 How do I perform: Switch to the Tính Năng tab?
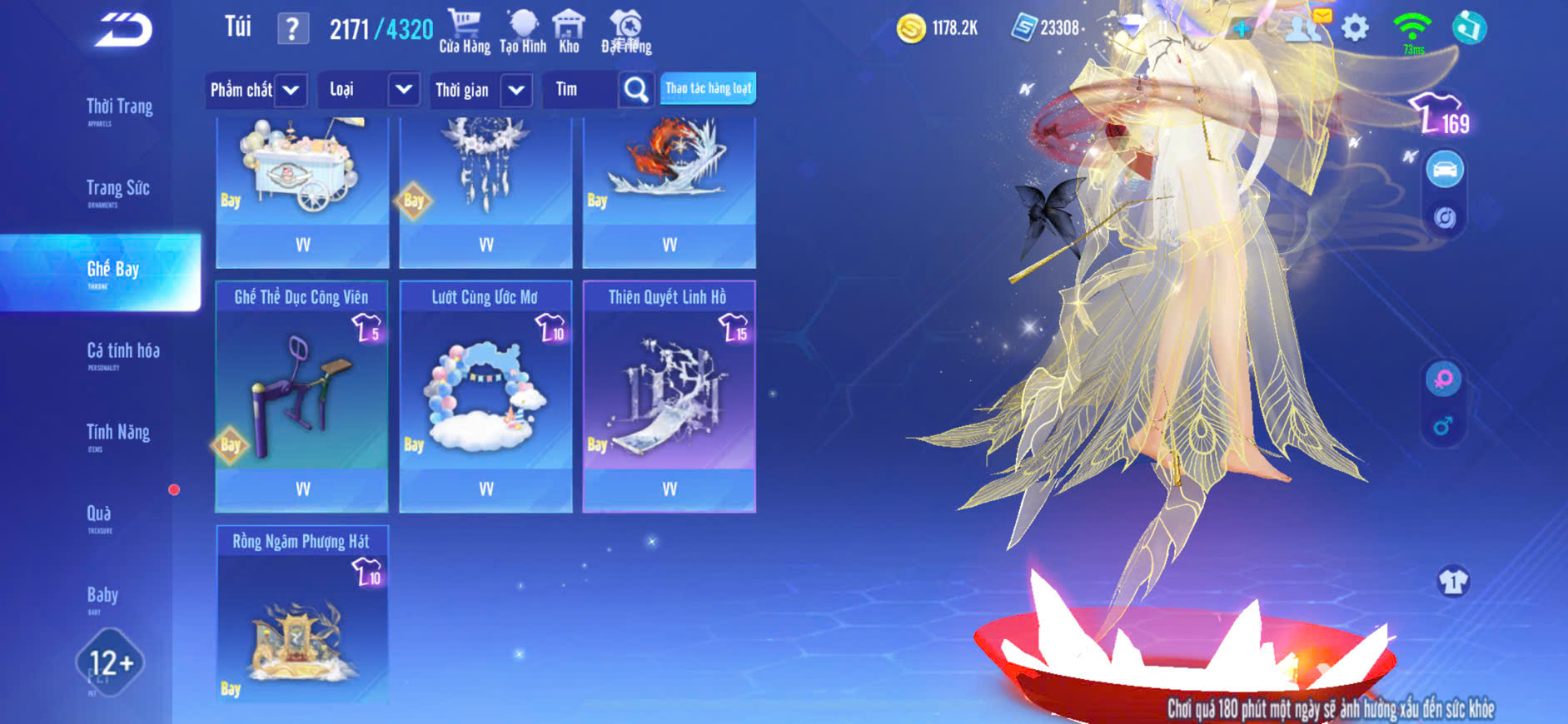[x=117, y=434]
